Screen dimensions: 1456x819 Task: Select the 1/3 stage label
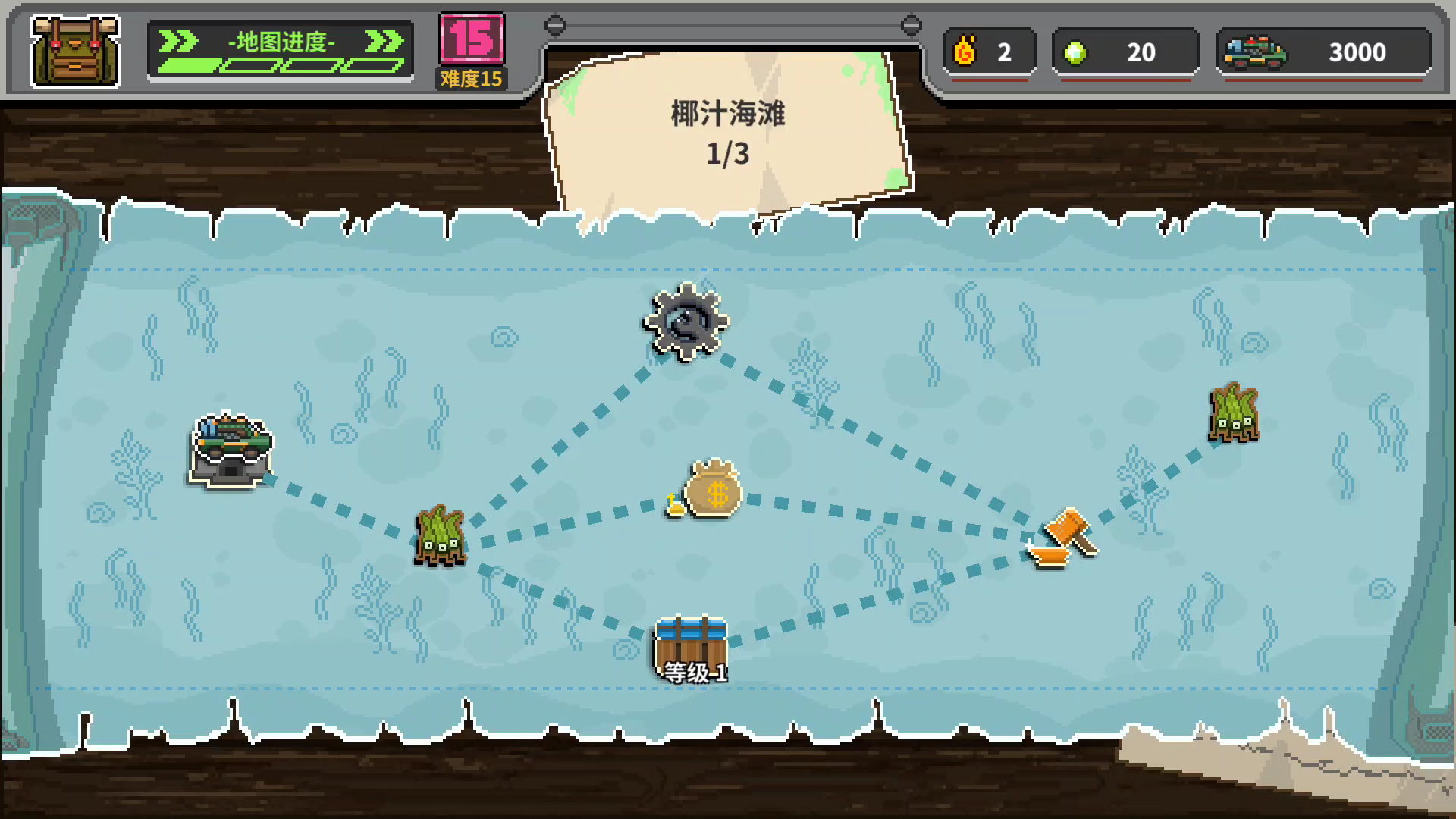click(x=728, y=153)
